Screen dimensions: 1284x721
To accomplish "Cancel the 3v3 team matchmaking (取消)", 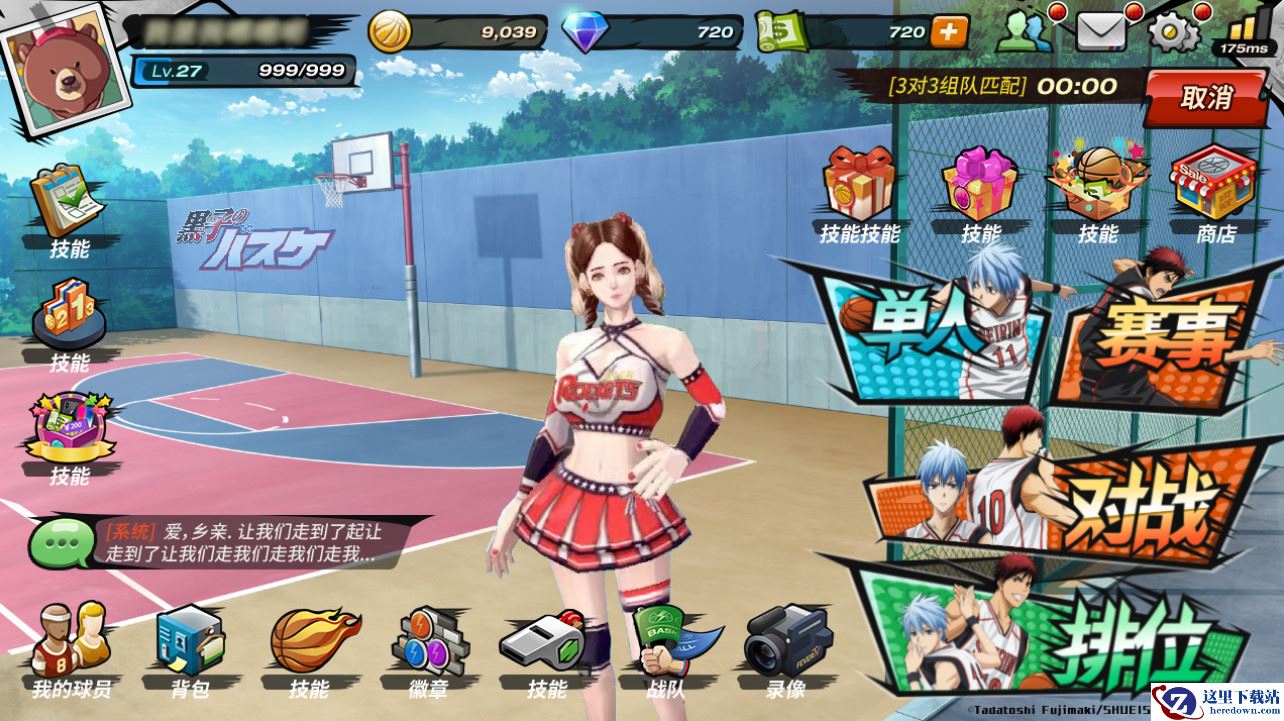I will click(1207, 98).
